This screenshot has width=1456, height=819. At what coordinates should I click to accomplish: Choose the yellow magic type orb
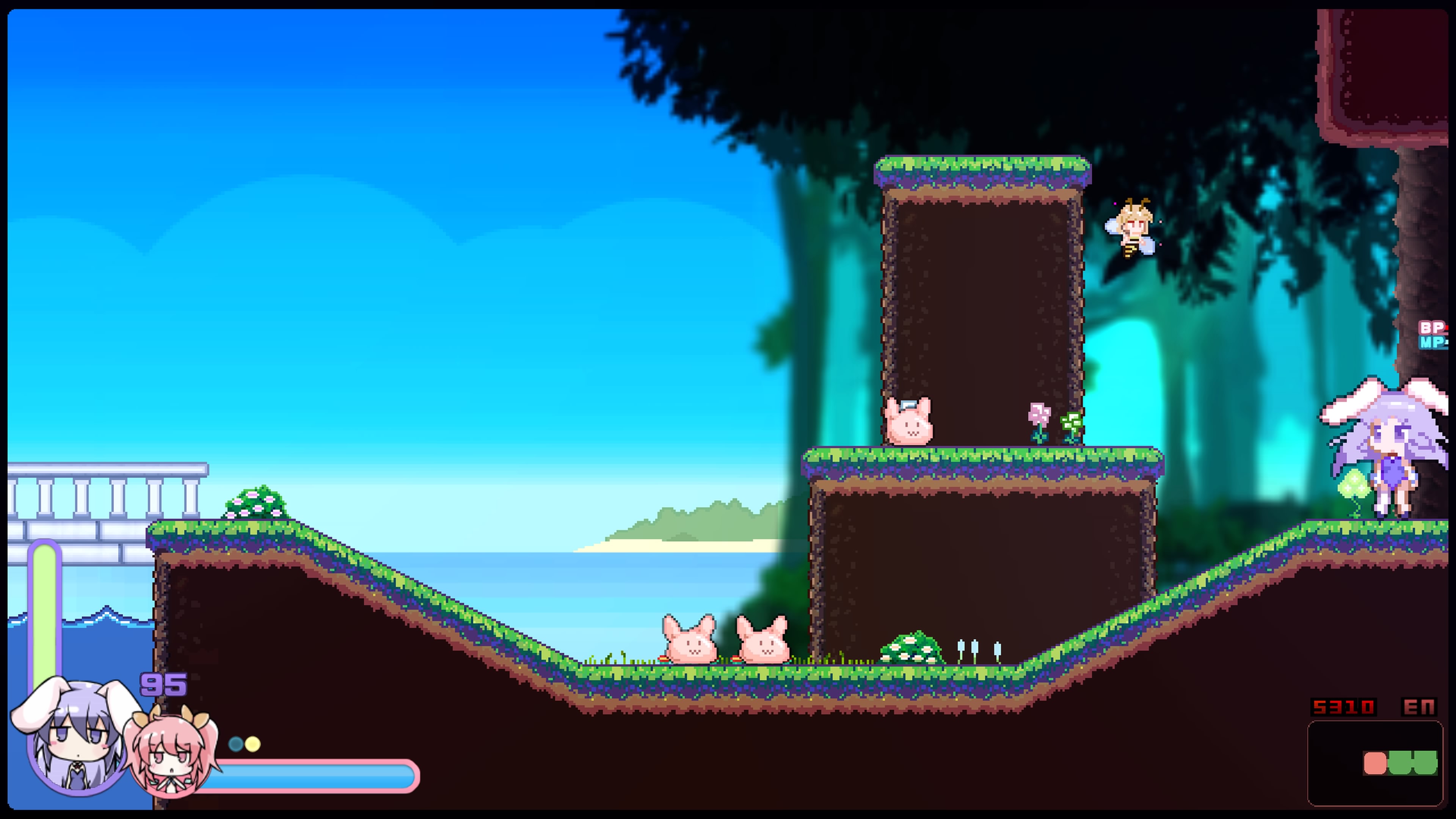253,744
